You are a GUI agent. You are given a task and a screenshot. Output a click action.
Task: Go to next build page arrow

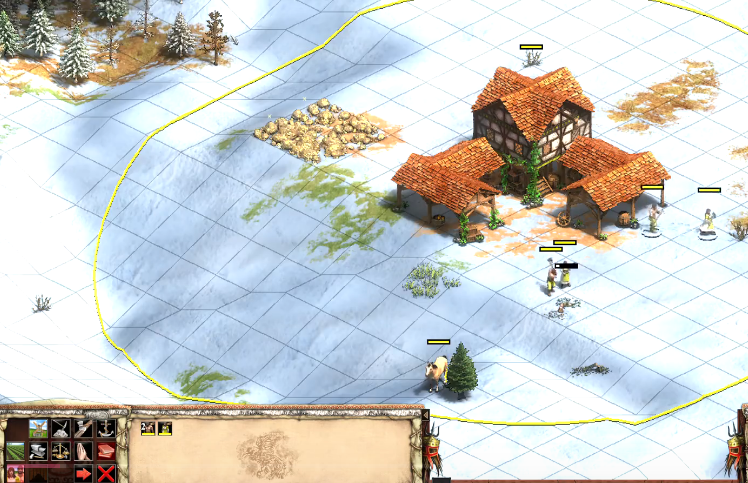83,473
